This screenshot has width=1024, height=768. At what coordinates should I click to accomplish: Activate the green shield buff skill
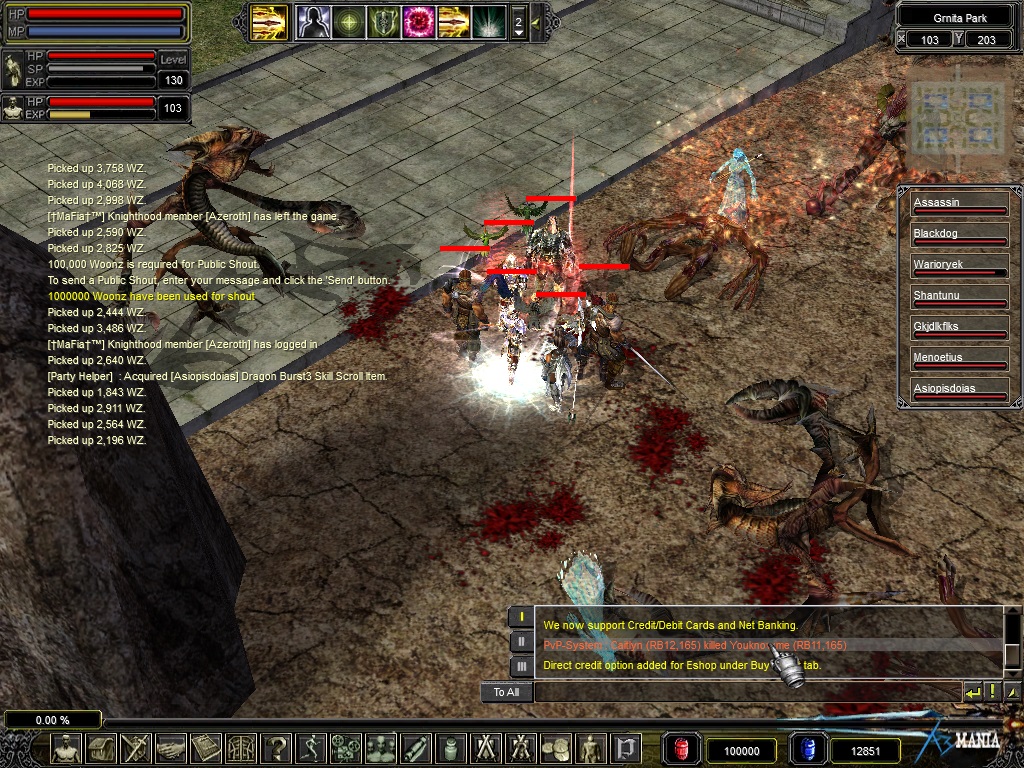click(383, 21)
